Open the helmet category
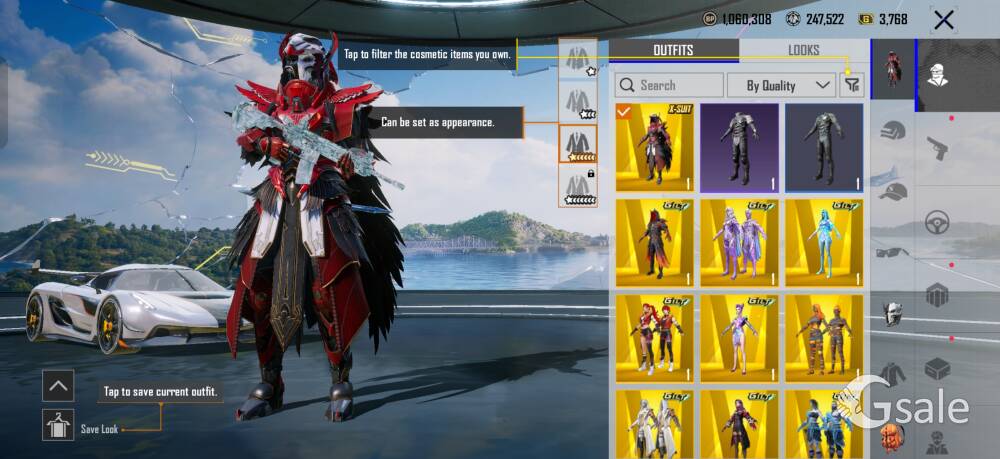 (892, 131)
